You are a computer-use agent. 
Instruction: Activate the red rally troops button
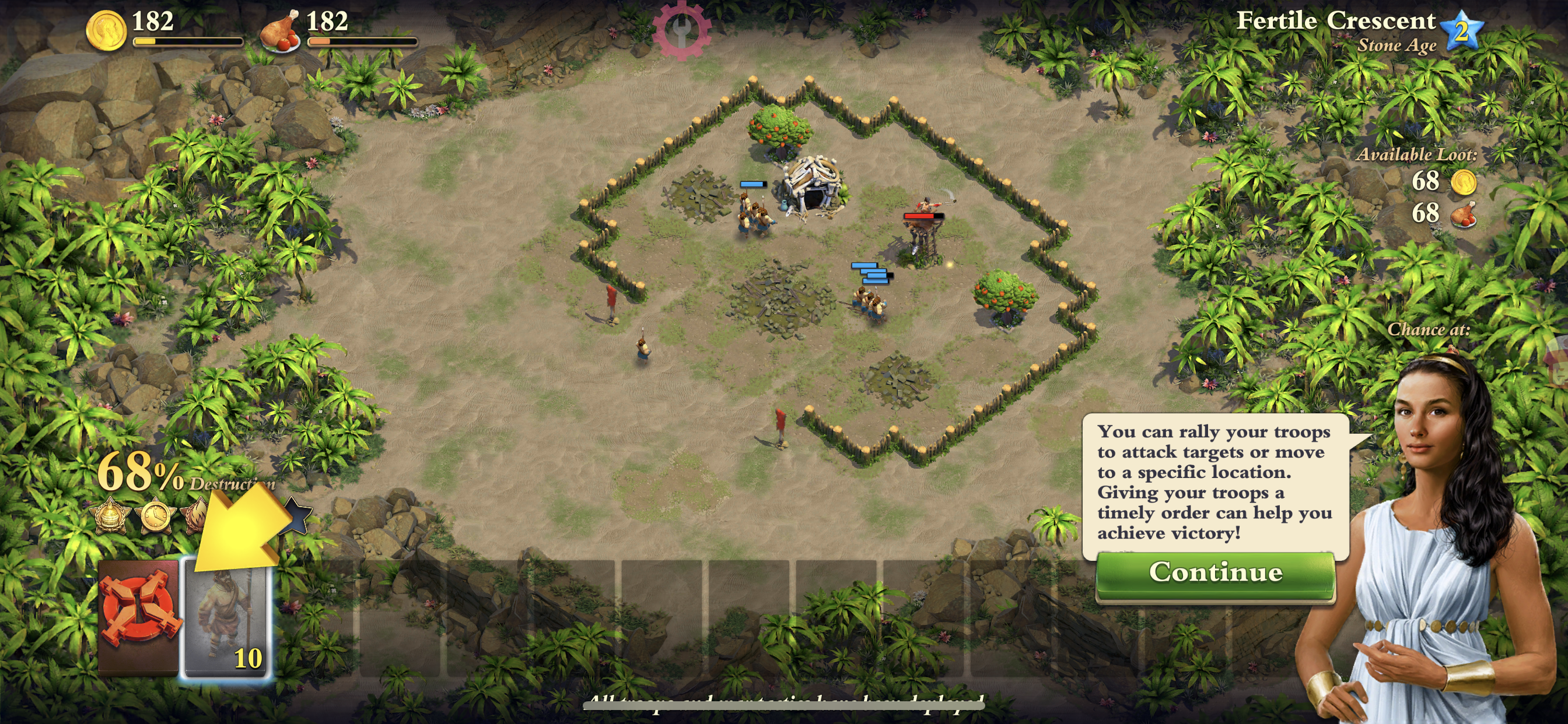point(140,616)
